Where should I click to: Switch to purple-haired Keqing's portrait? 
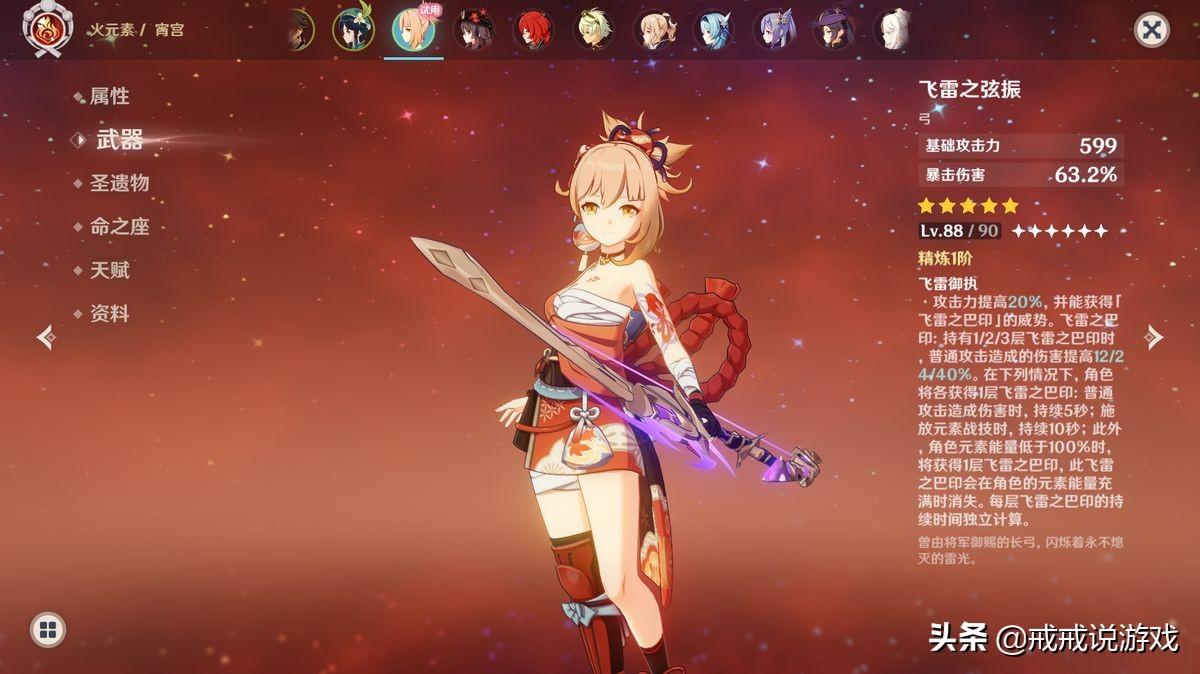coord(775,30)
